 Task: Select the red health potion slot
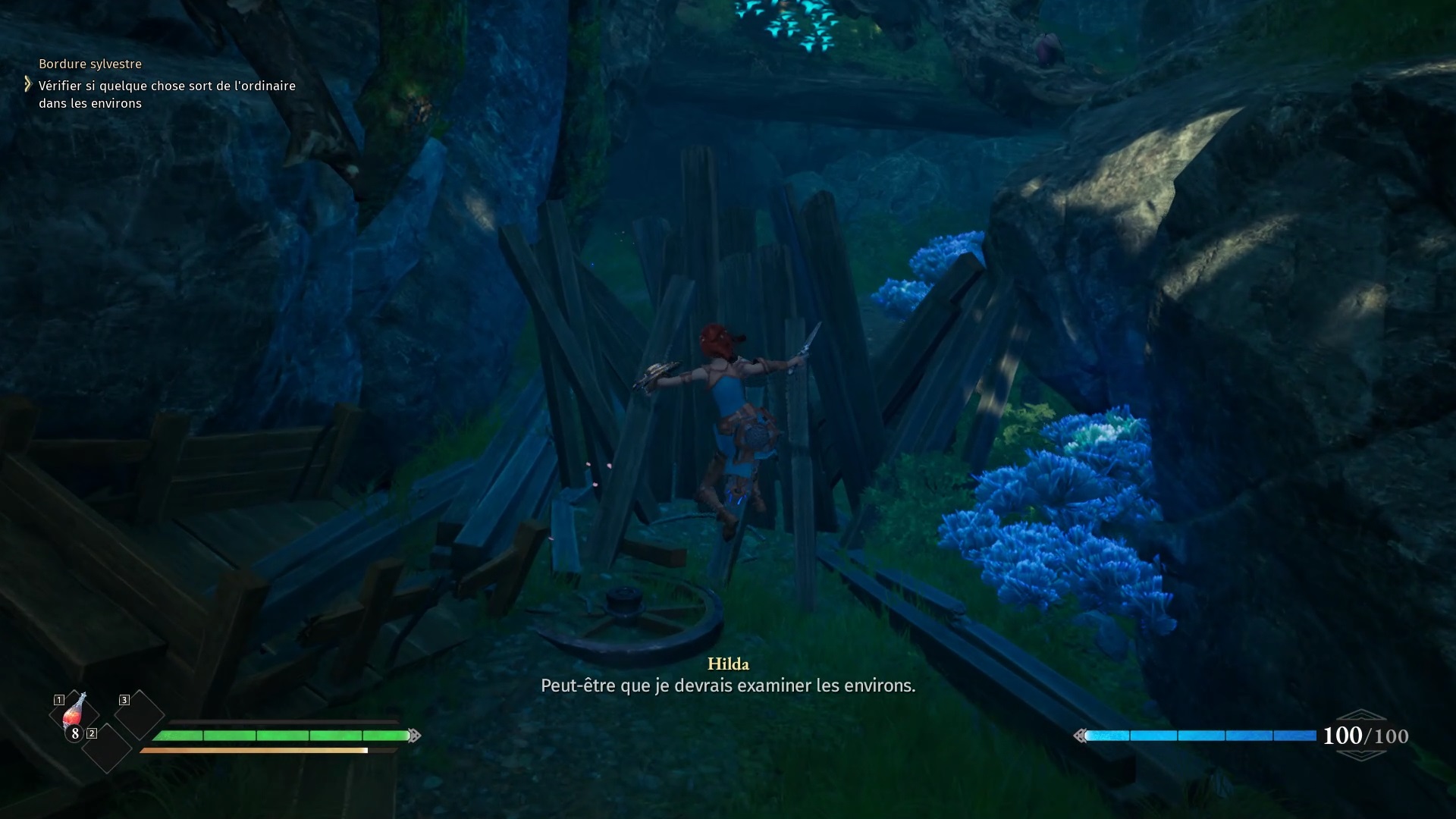click(x=74, y=714)
